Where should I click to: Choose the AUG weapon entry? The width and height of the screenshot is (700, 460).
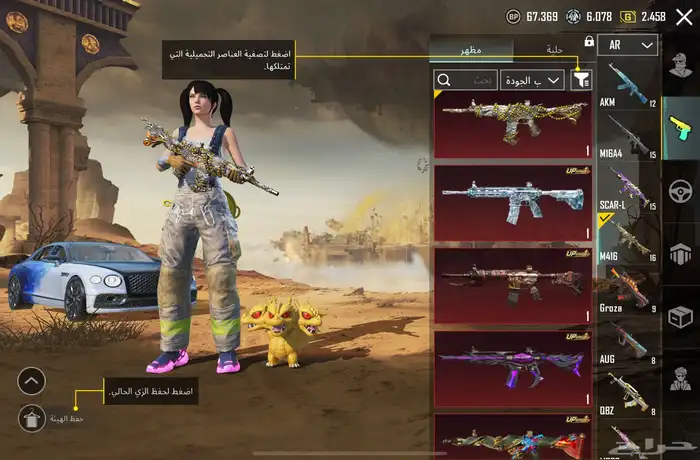coord(627,342)
